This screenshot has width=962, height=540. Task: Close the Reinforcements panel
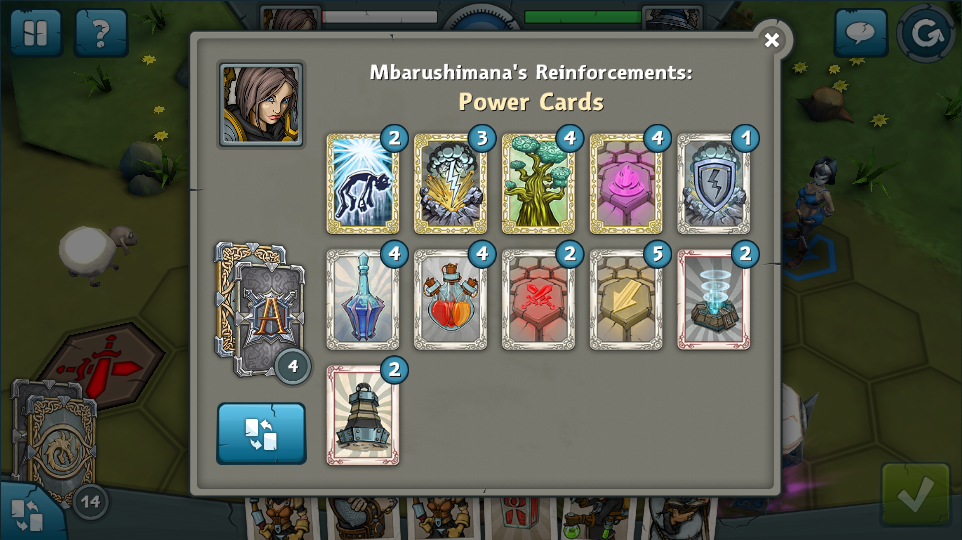pos(771,40)
